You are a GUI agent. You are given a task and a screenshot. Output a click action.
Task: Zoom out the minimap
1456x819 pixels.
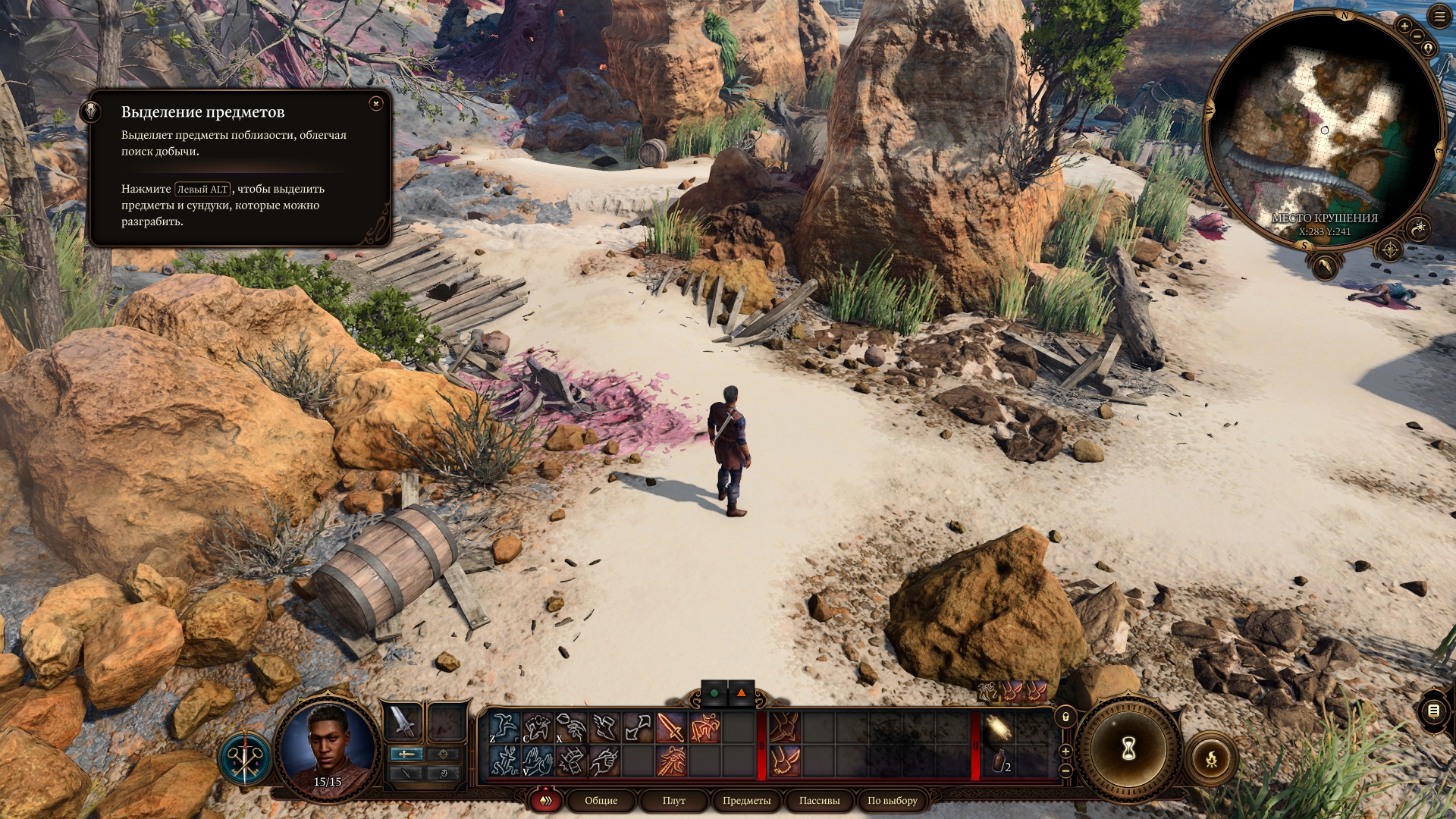tap(1417, 36)
